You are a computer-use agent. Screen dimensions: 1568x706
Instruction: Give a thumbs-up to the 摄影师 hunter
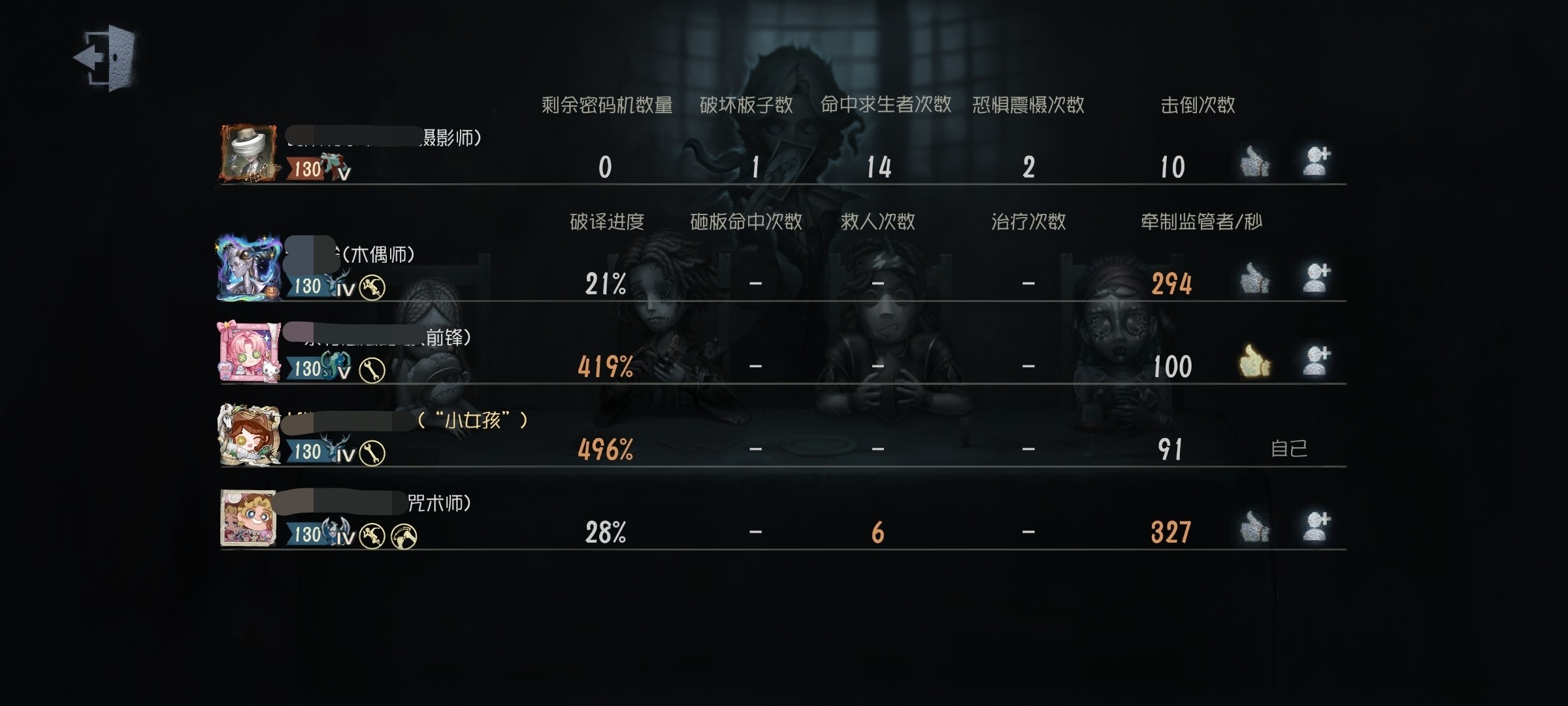(x=1254, y=161)
